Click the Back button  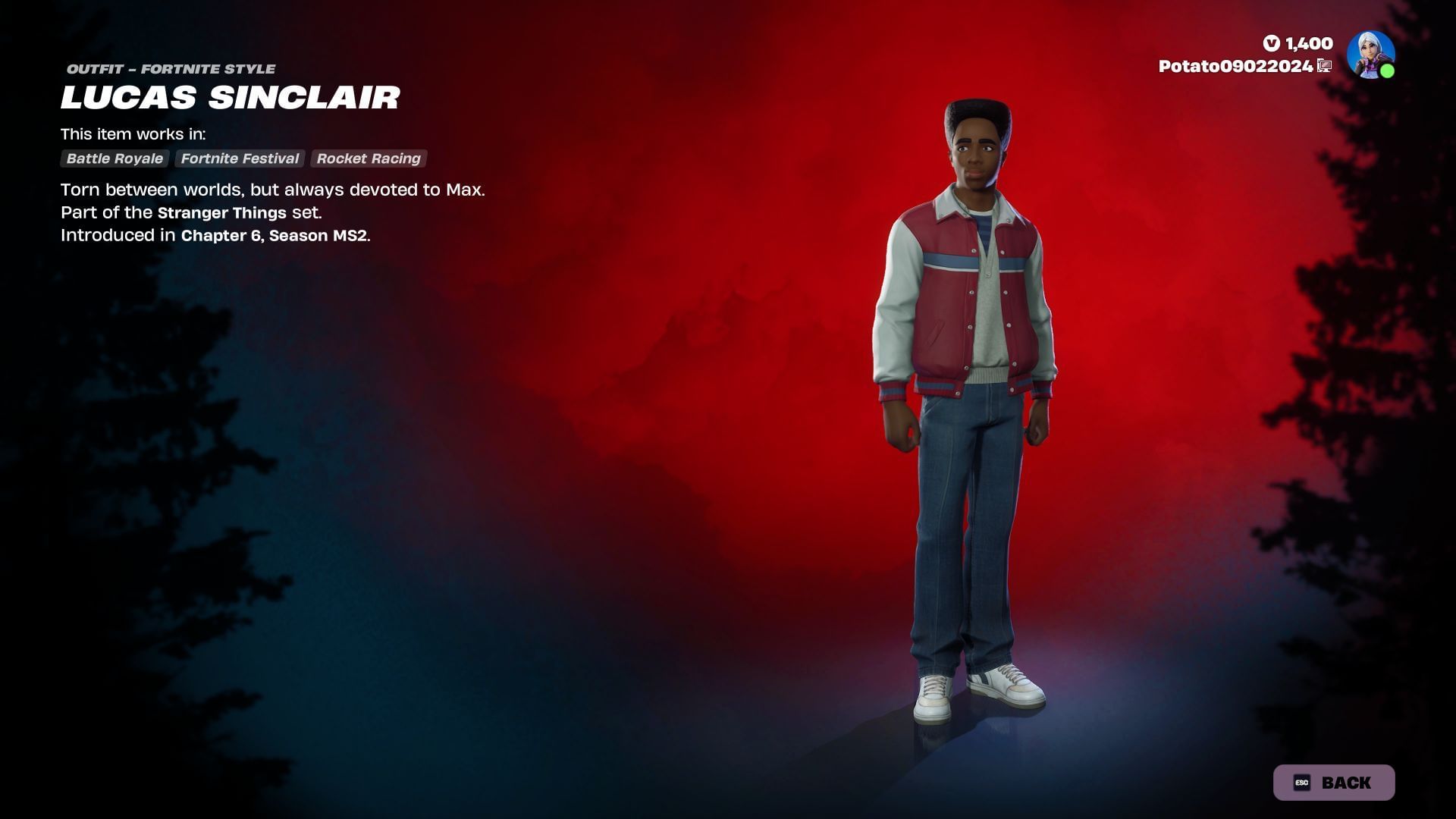(1333, 783)
